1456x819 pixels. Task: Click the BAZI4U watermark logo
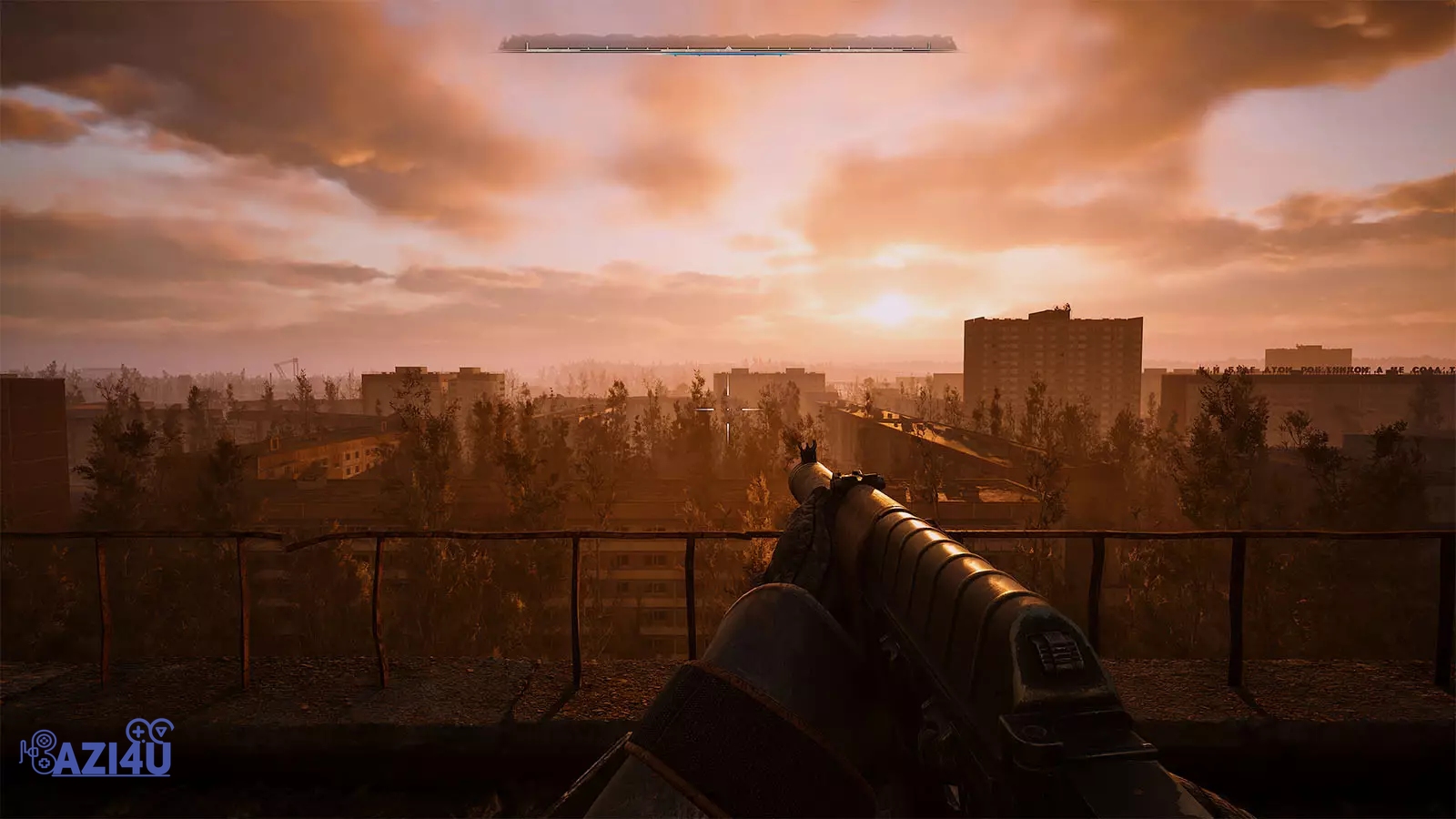click(x=97, y=749)
